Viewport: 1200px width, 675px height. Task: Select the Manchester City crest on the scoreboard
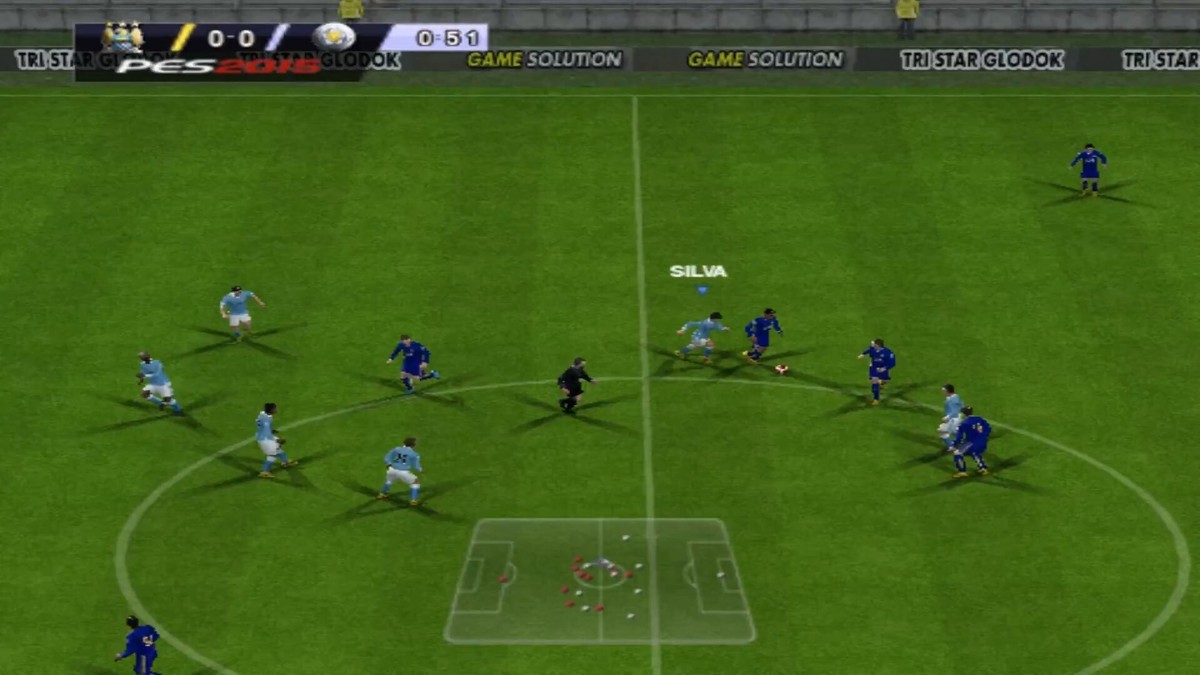[x=123, y=38]
